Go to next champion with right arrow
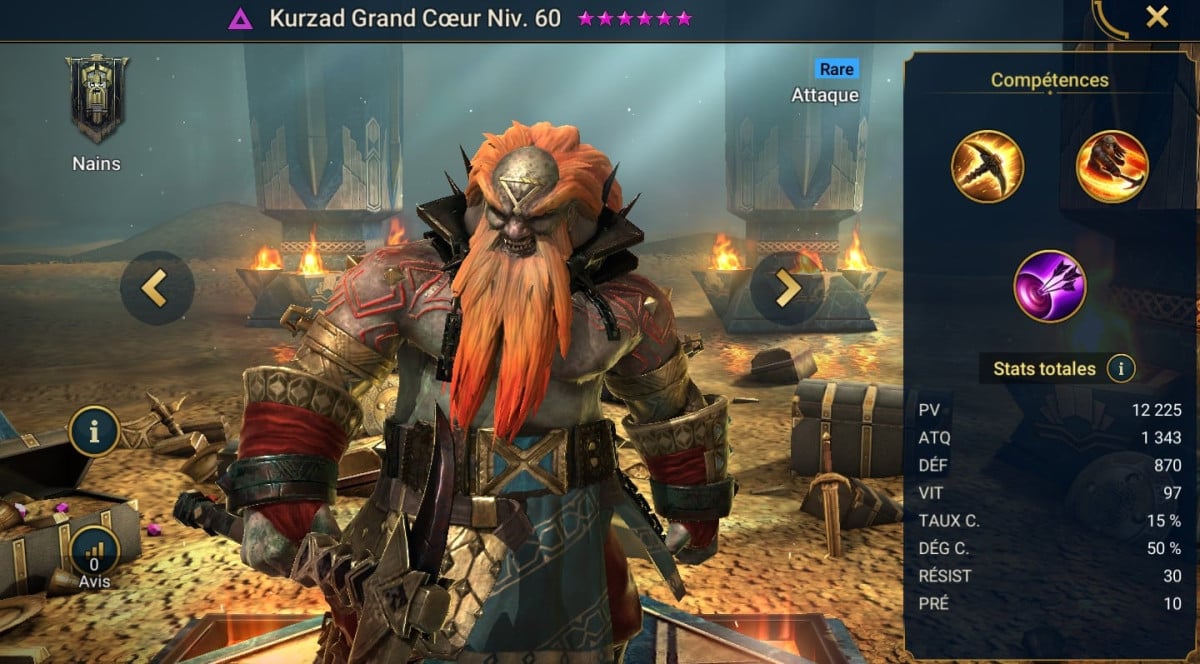 787,287
